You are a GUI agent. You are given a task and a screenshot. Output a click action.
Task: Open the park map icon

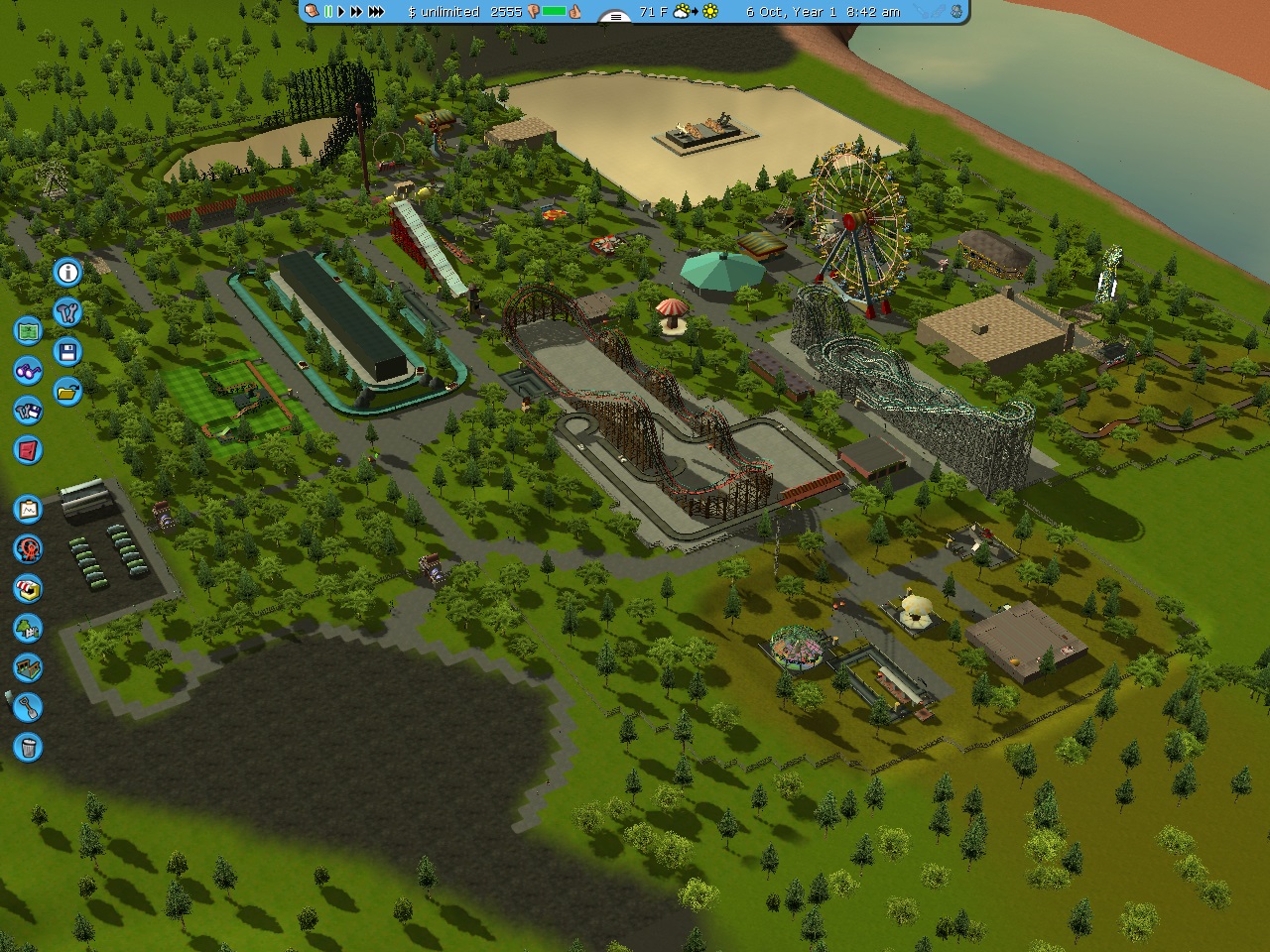coord(28,330)
